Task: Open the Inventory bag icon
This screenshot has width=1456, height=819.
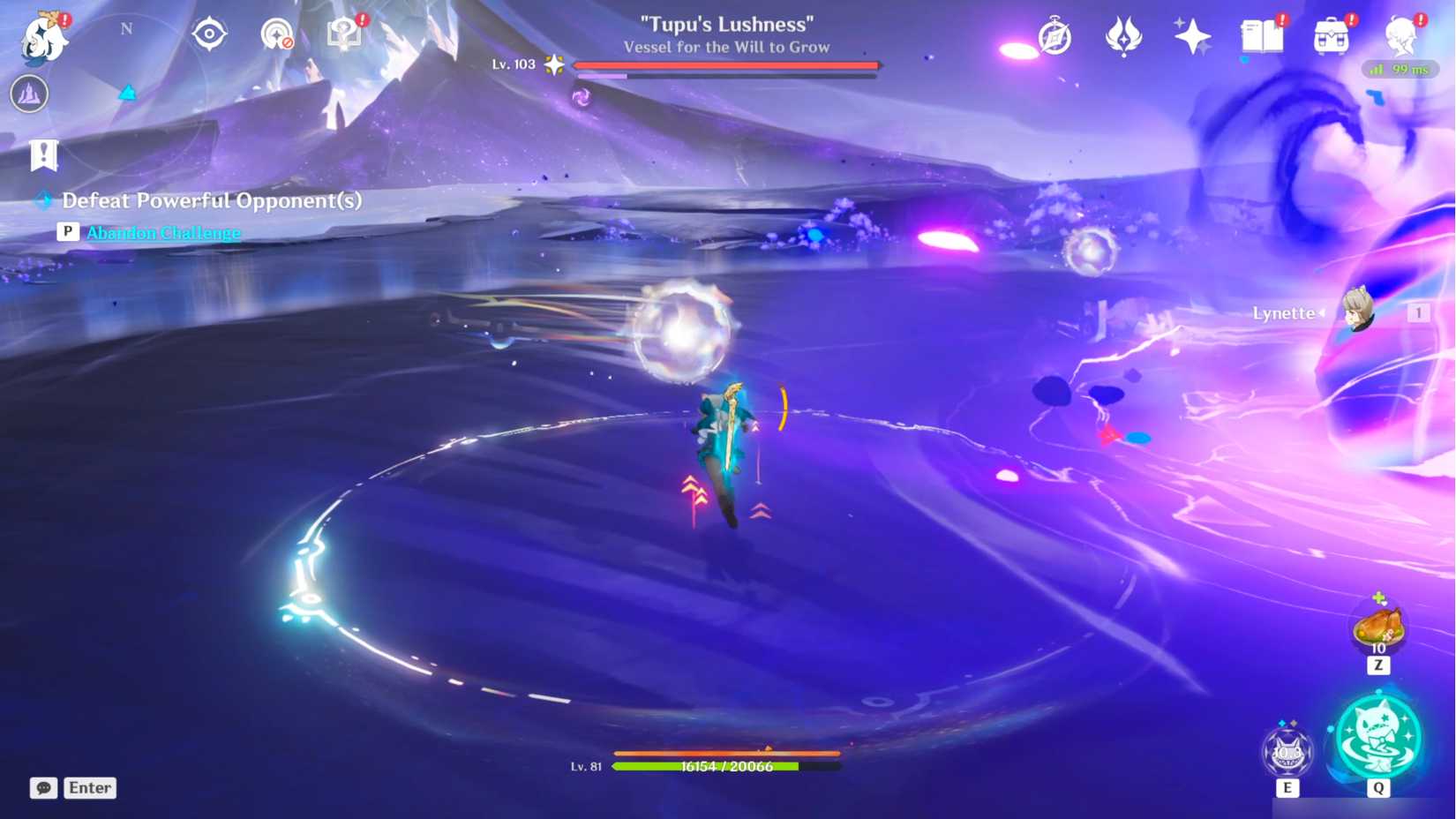Action: tap(1332, 37)
